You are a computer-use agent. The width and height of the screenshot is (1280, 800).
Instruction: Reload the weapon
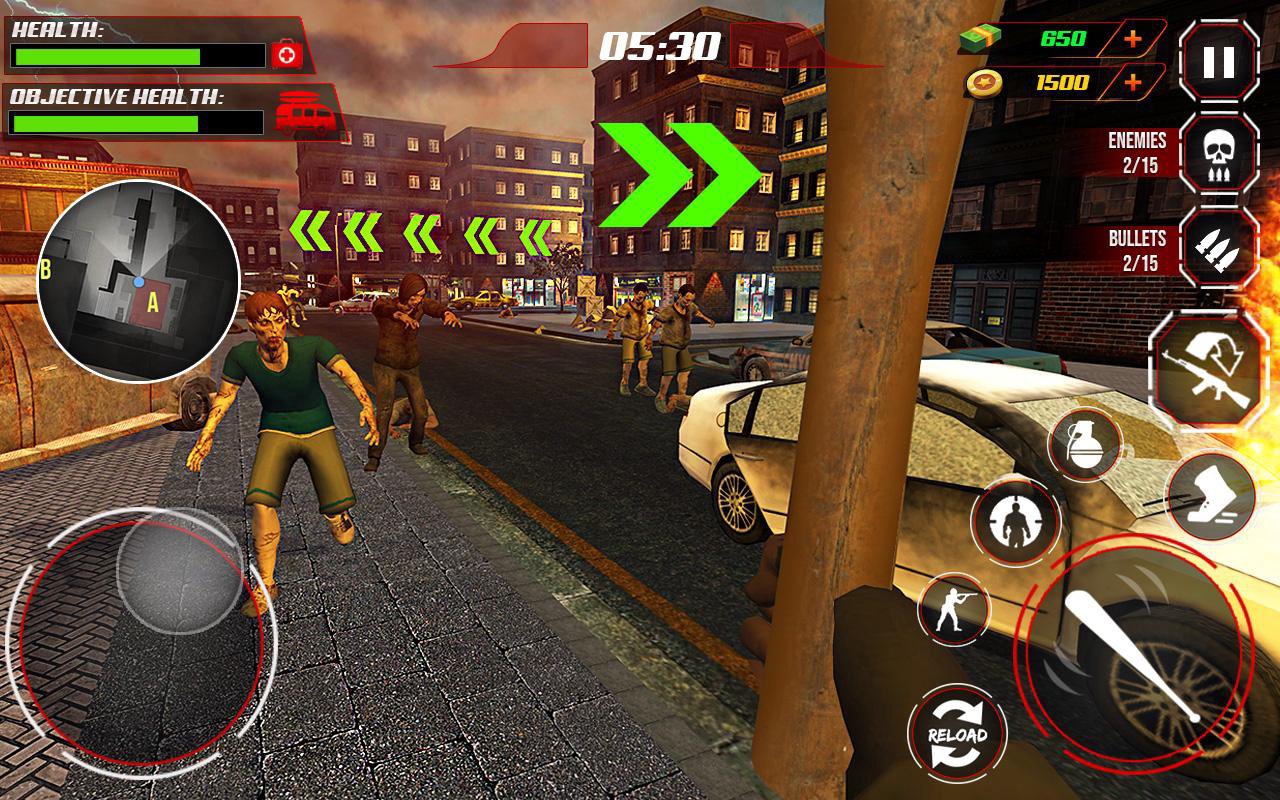coord(957,735)
